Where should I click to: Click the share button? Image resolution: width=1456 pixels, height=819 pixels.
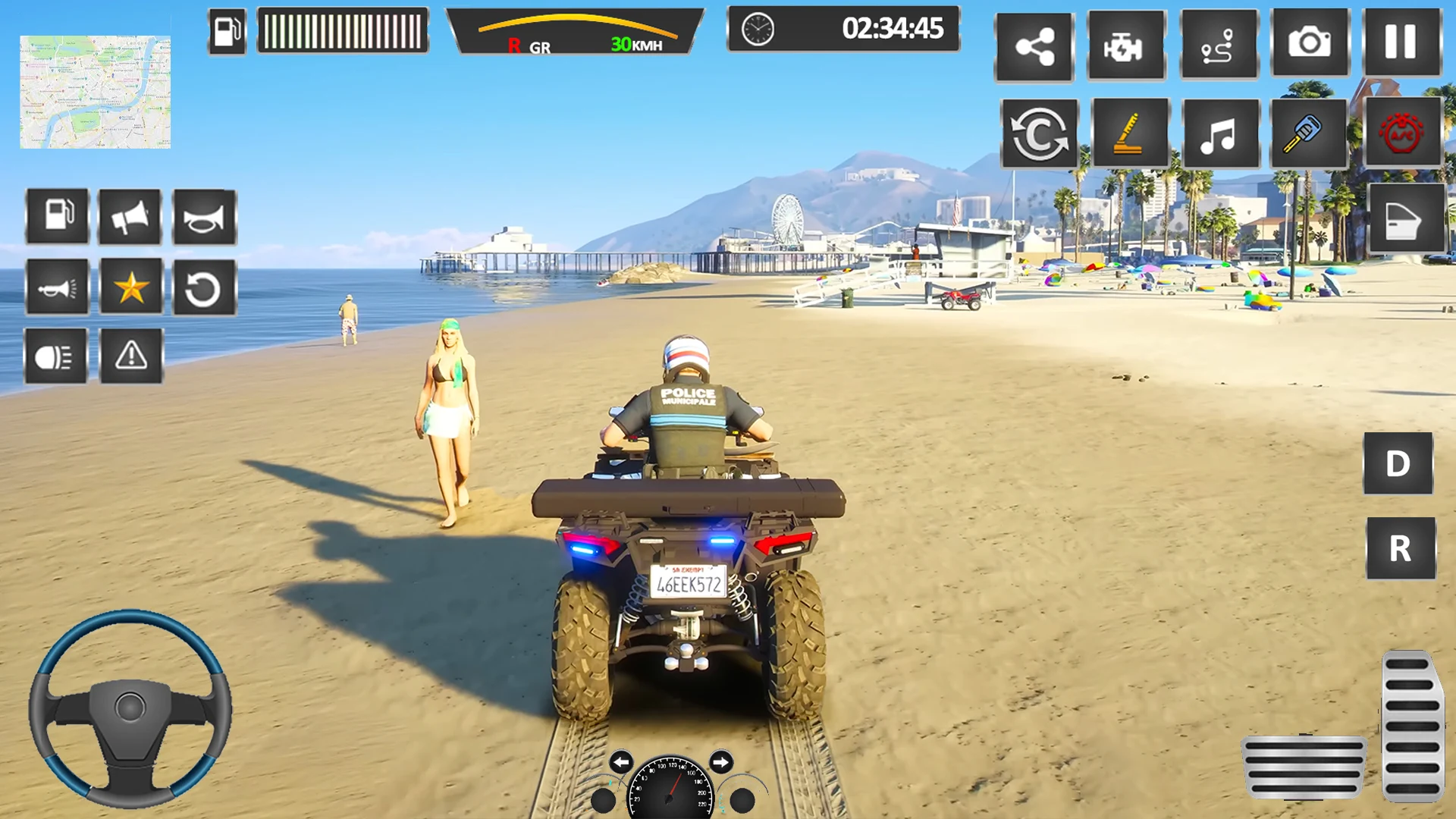point(1034,47)
